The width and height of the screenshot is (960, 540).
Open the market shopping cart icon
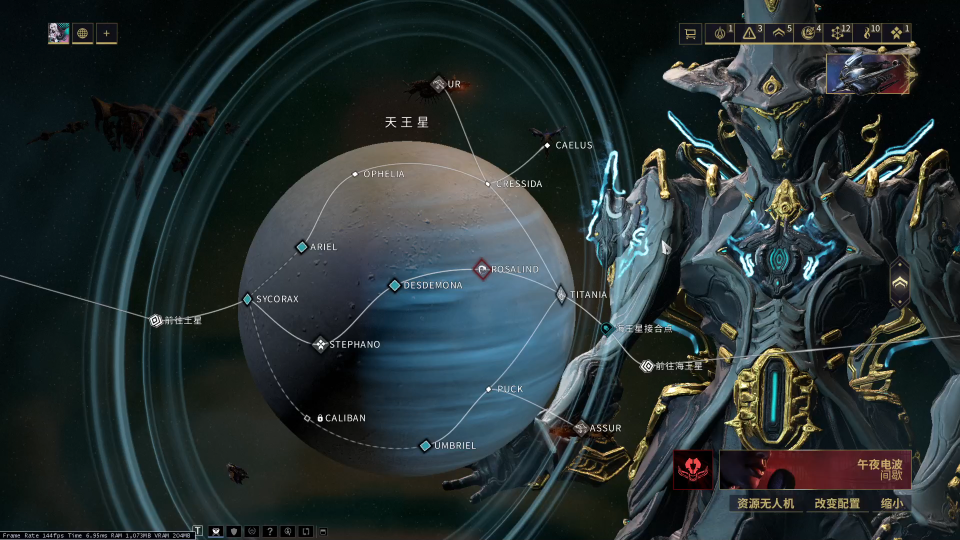[x=689, y=34]
